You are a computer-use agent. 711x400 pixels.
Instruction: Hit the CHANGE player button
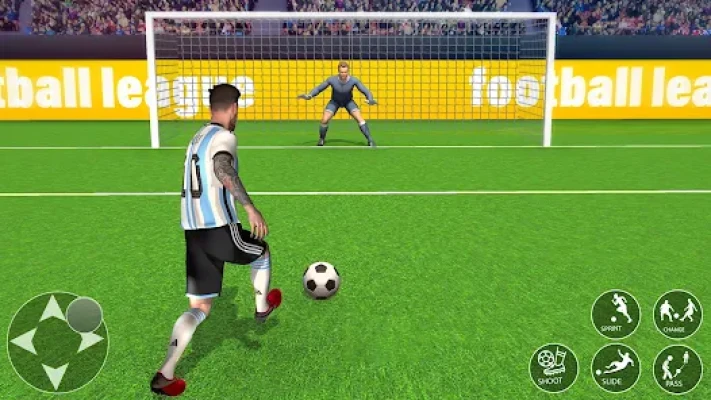[x=677, y=314]
